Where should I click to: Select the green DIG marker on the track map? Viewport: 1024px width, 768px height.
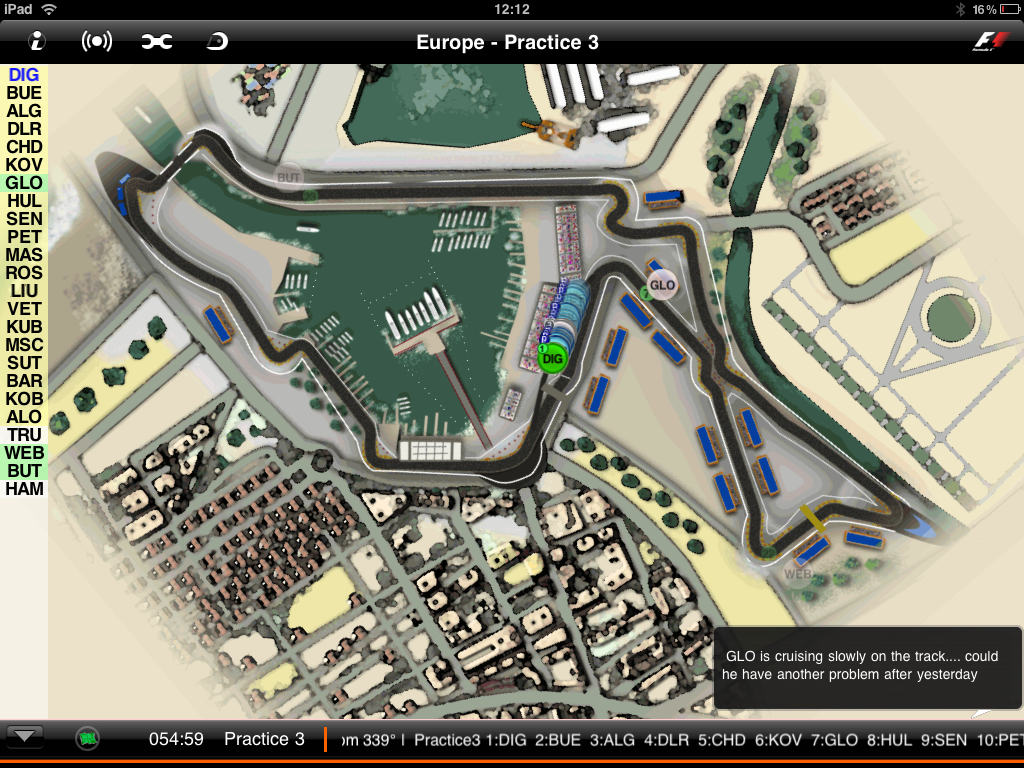pyautogui.click(x=552, y=357)
